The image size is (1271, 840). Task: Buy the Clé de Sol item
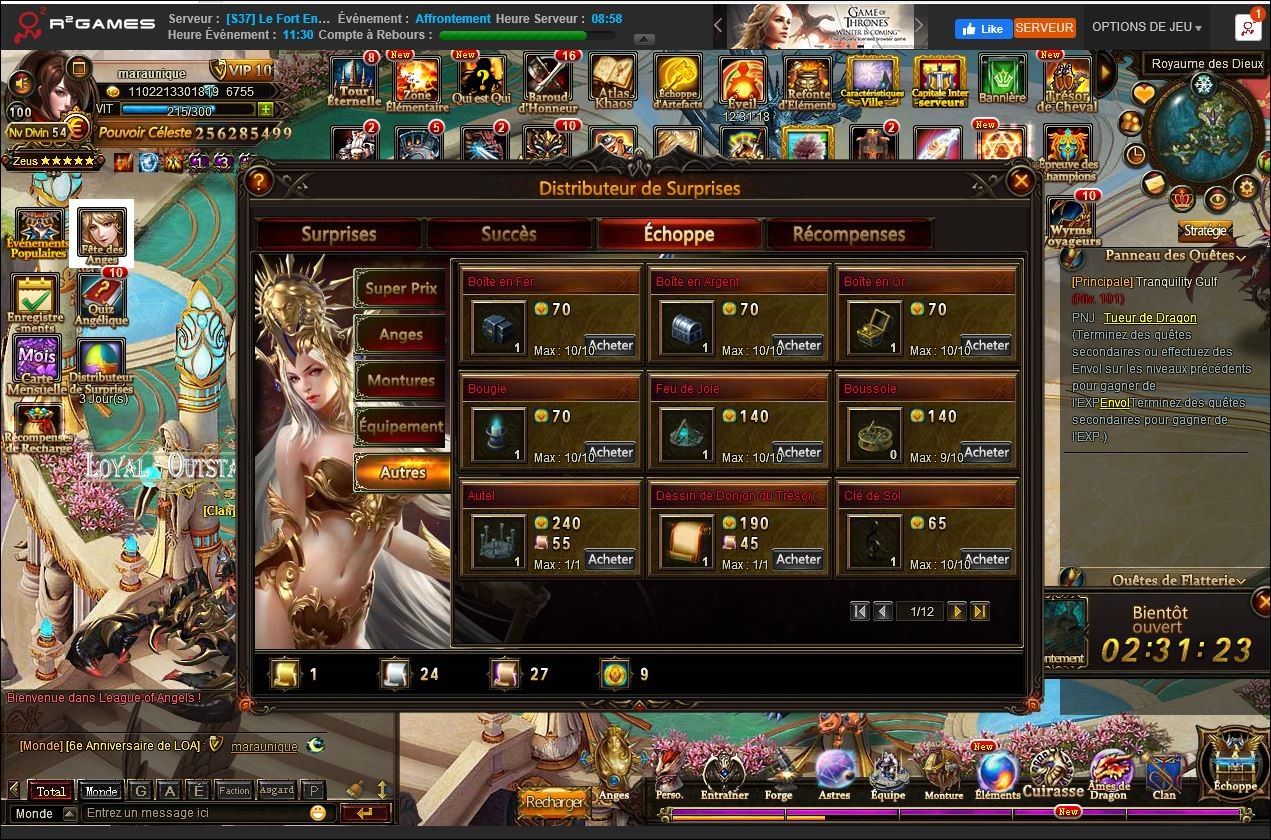(986, 559)
